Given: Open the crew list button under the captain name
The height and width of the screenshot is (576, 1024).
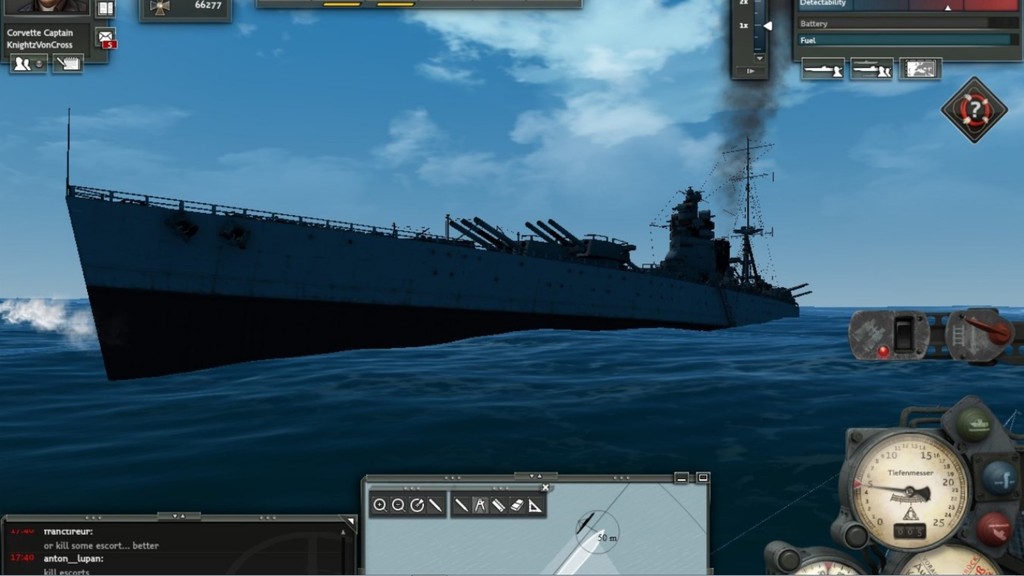Looking at the screenshot, I should coord(28,64).
